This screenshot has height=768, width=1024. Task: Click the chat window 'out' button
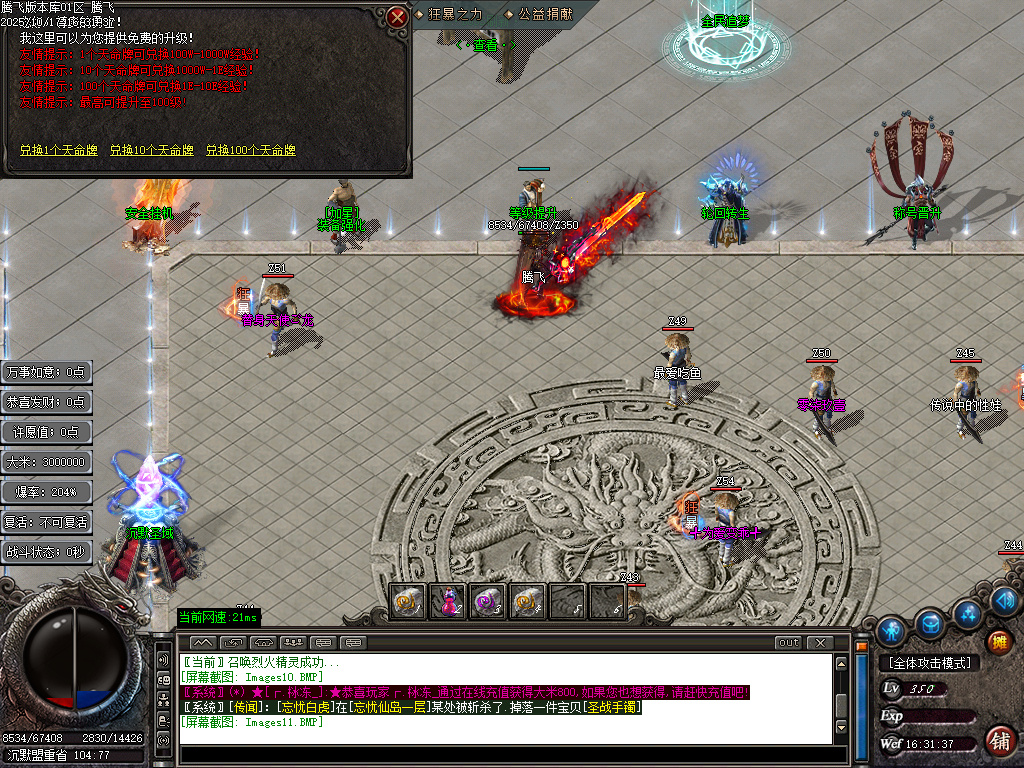[x=789, y=642]
